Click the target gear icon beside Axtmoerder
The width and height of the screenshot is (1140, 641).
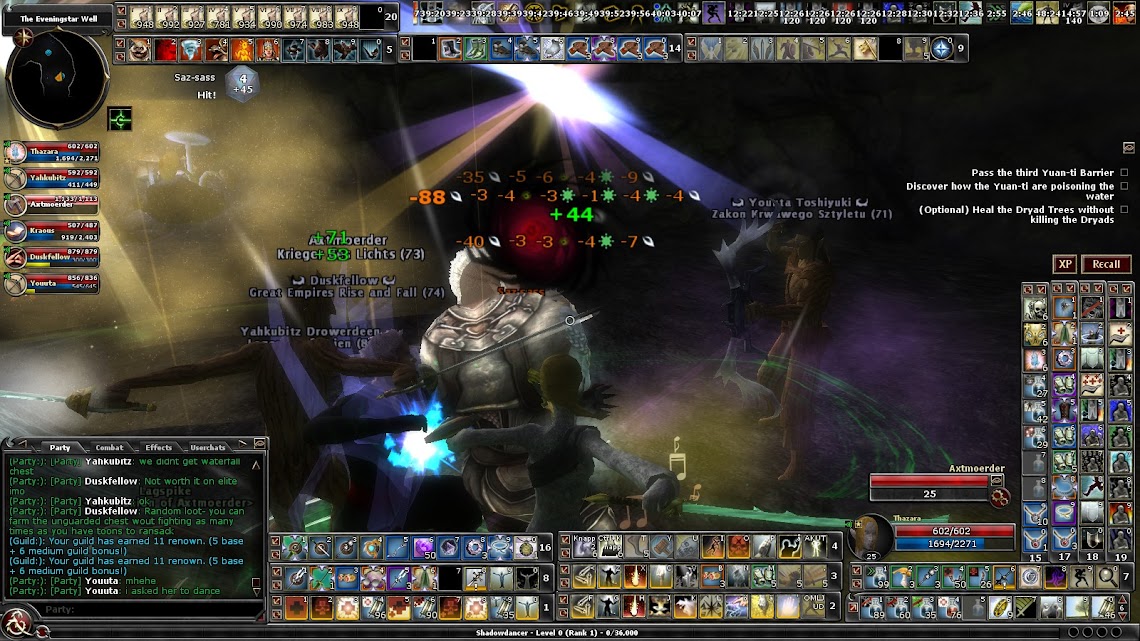click(997, 497)
